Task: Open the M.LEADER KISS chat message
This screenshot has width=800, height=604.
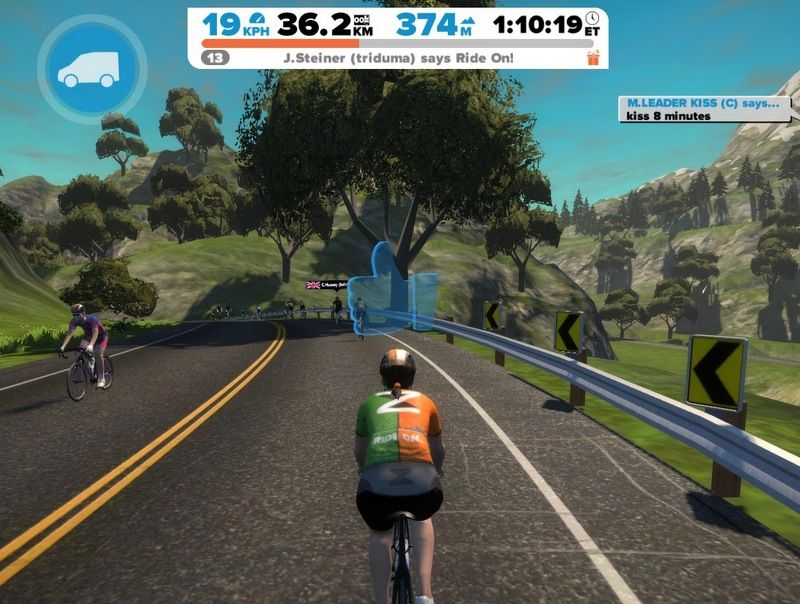Action: [x=706, y=109]
